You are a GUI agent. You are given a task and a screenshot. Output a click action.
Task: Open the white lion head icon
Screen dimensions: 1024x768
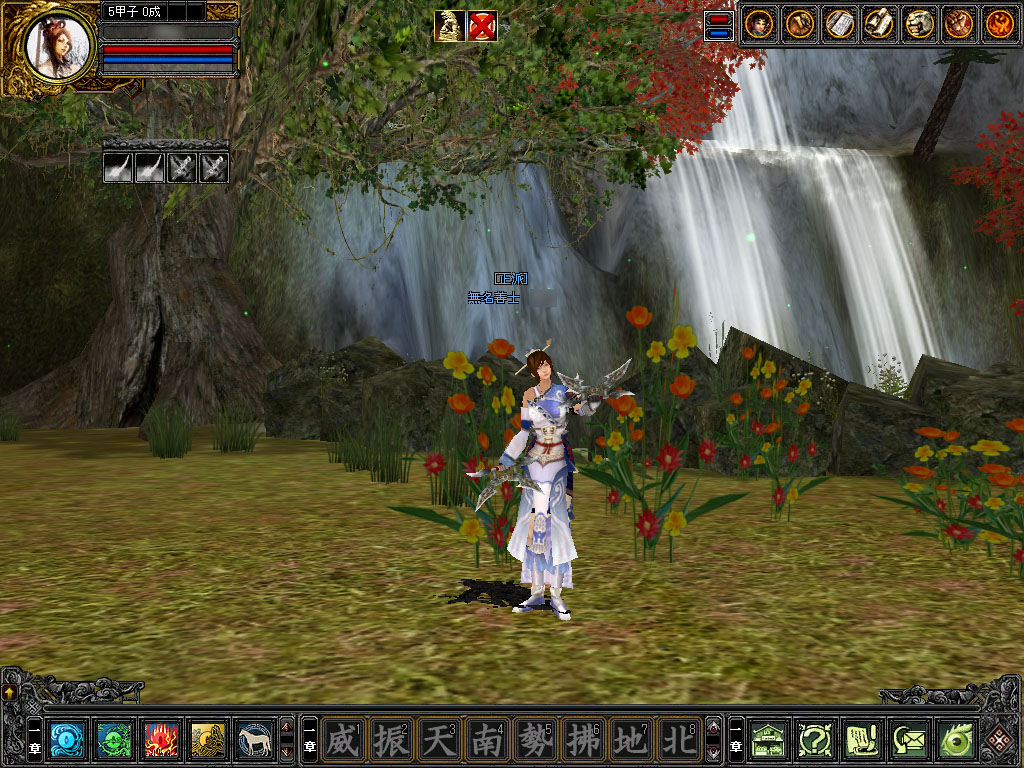click(919, 24)
